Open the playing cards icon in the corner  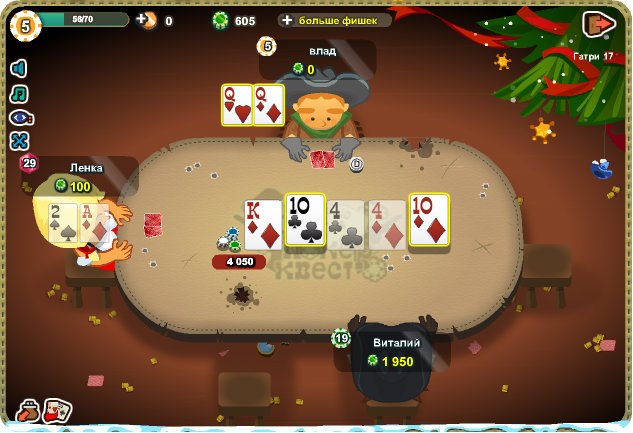(x=58, y=410)
